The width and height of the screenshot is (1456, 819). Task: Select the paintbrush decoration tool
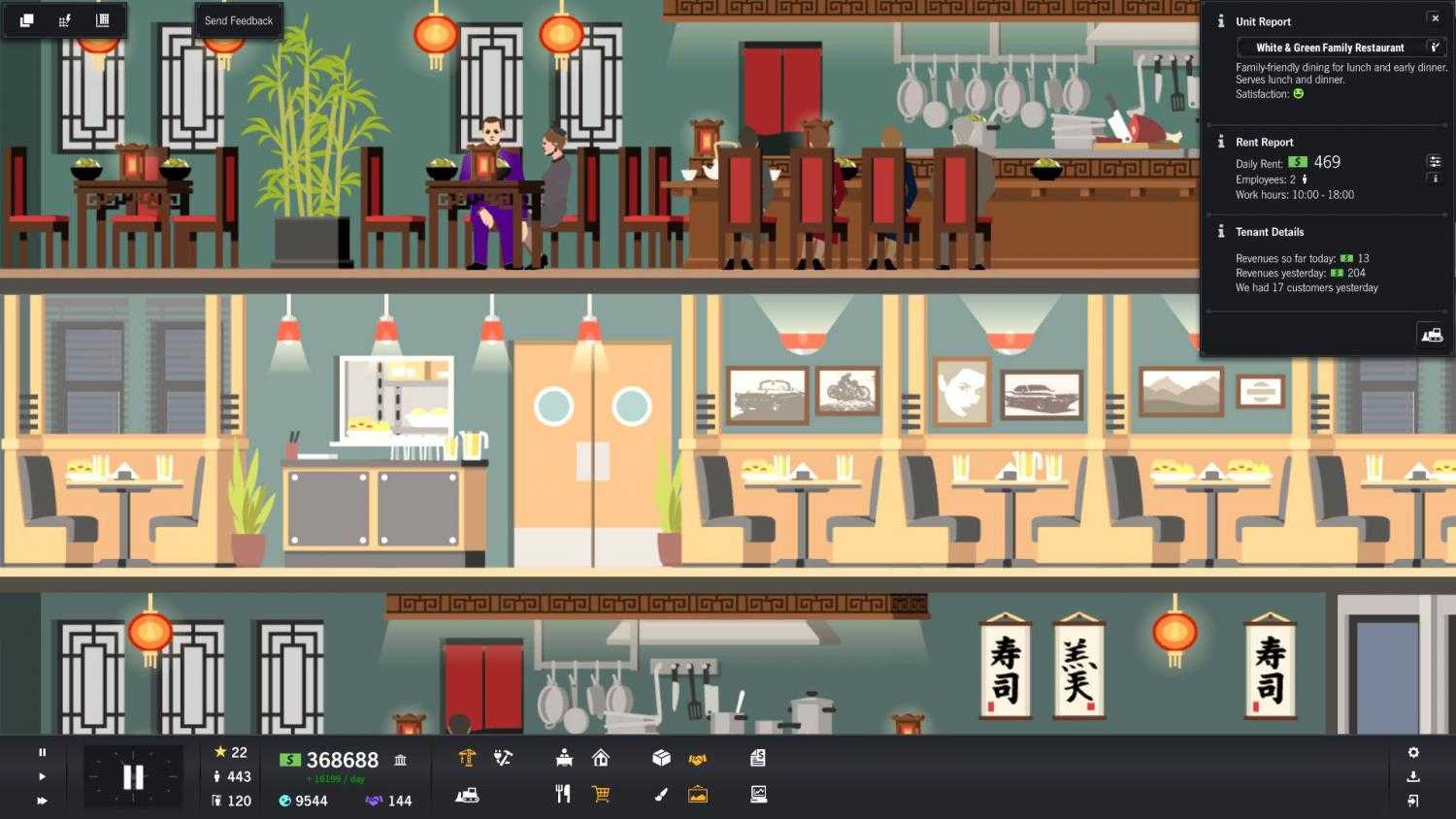661,794
